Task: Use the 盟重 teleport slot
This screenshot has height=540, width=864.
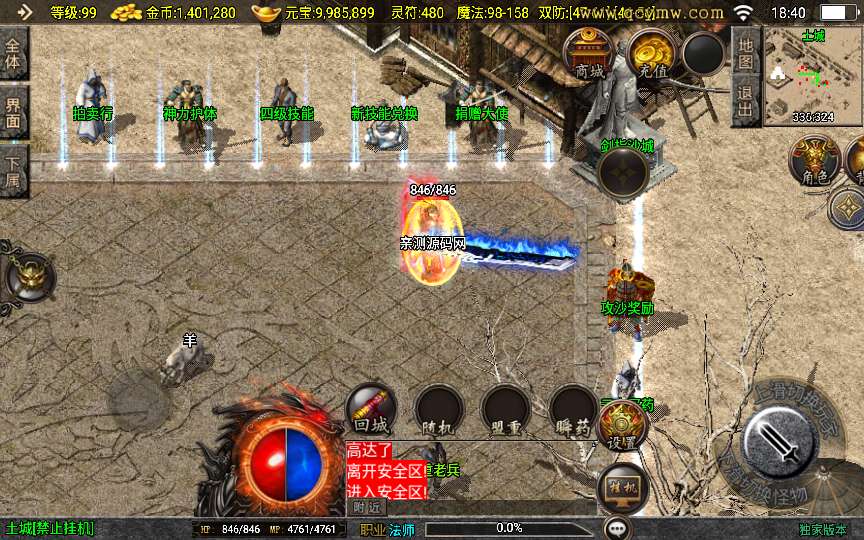Action: [x=505, y=409]
